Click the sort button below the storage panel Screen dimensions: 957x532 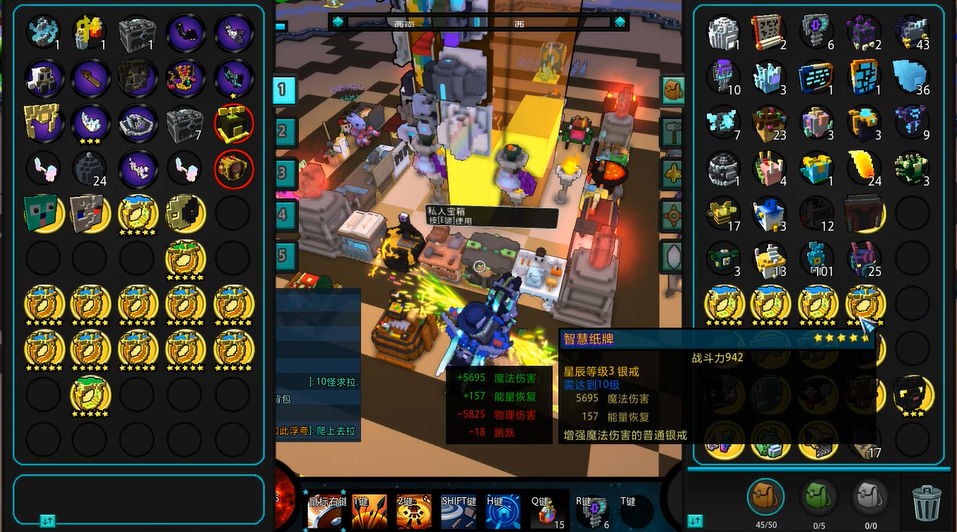(46, 521)
